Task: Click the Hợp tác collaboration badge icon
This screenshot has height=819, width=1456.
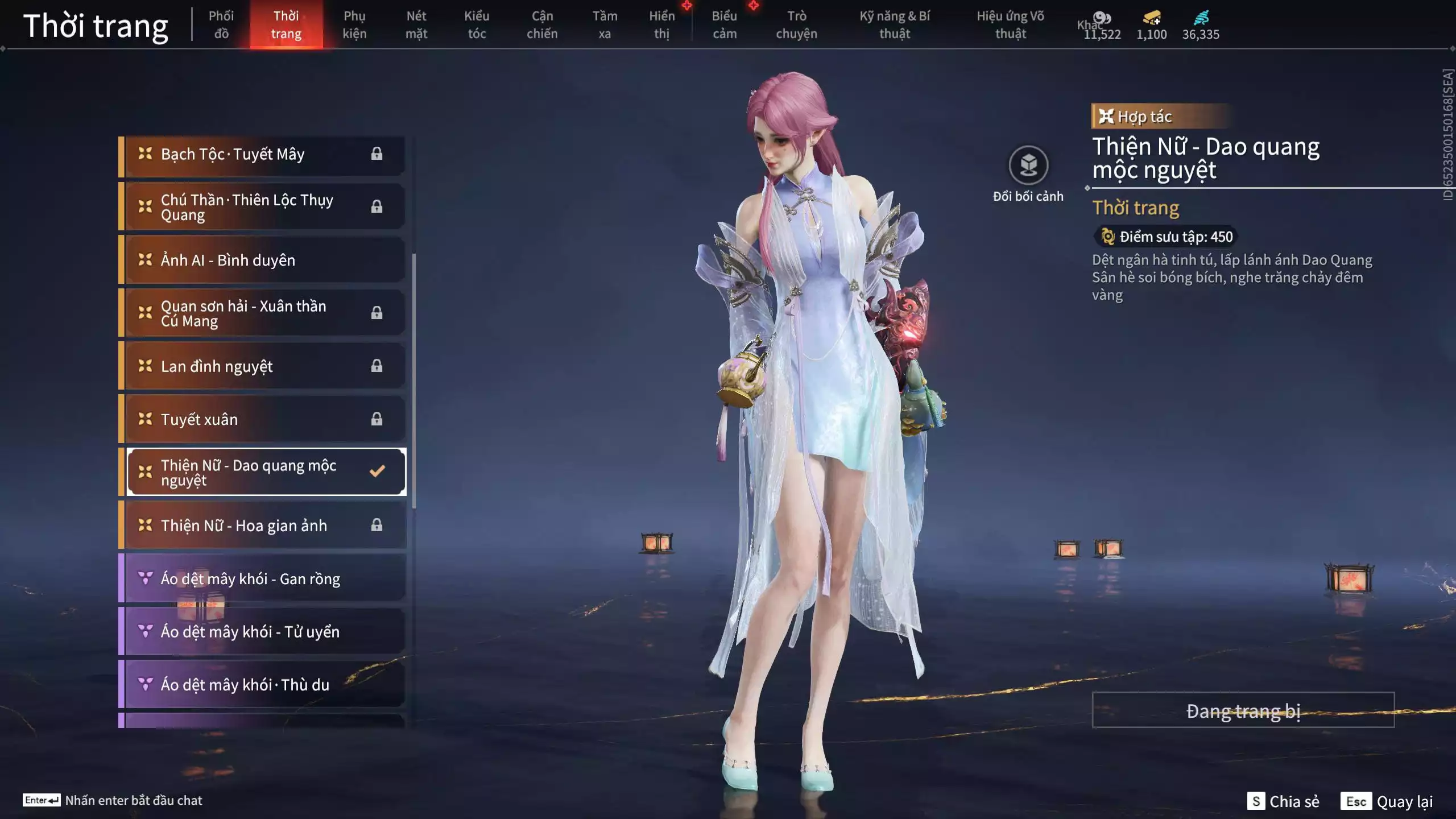Action: [1106, 116]
